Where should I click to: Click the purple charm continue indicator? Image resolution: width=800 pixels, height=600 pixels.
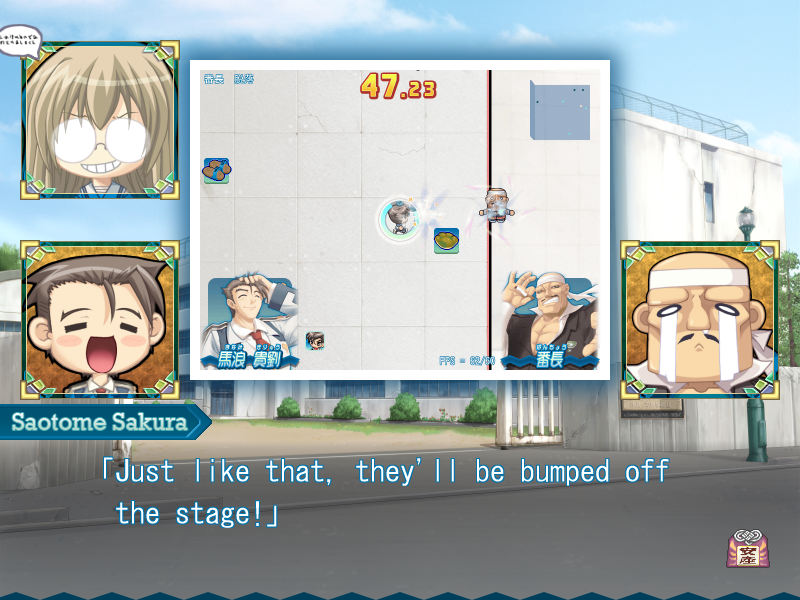(746, 550)
